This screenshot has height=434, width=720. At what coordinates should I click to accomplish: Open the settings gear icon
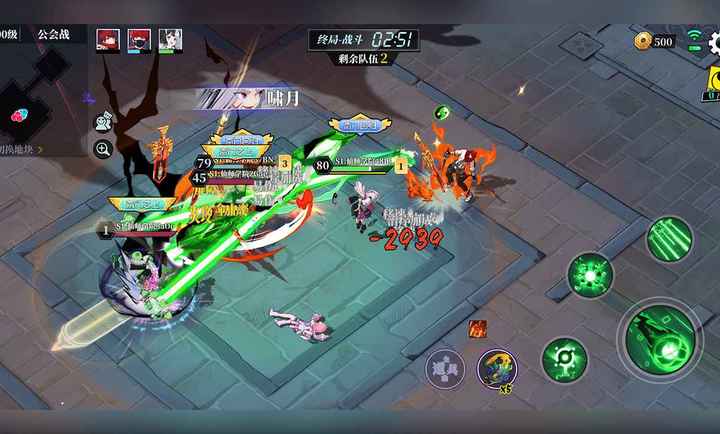(714, 41)
